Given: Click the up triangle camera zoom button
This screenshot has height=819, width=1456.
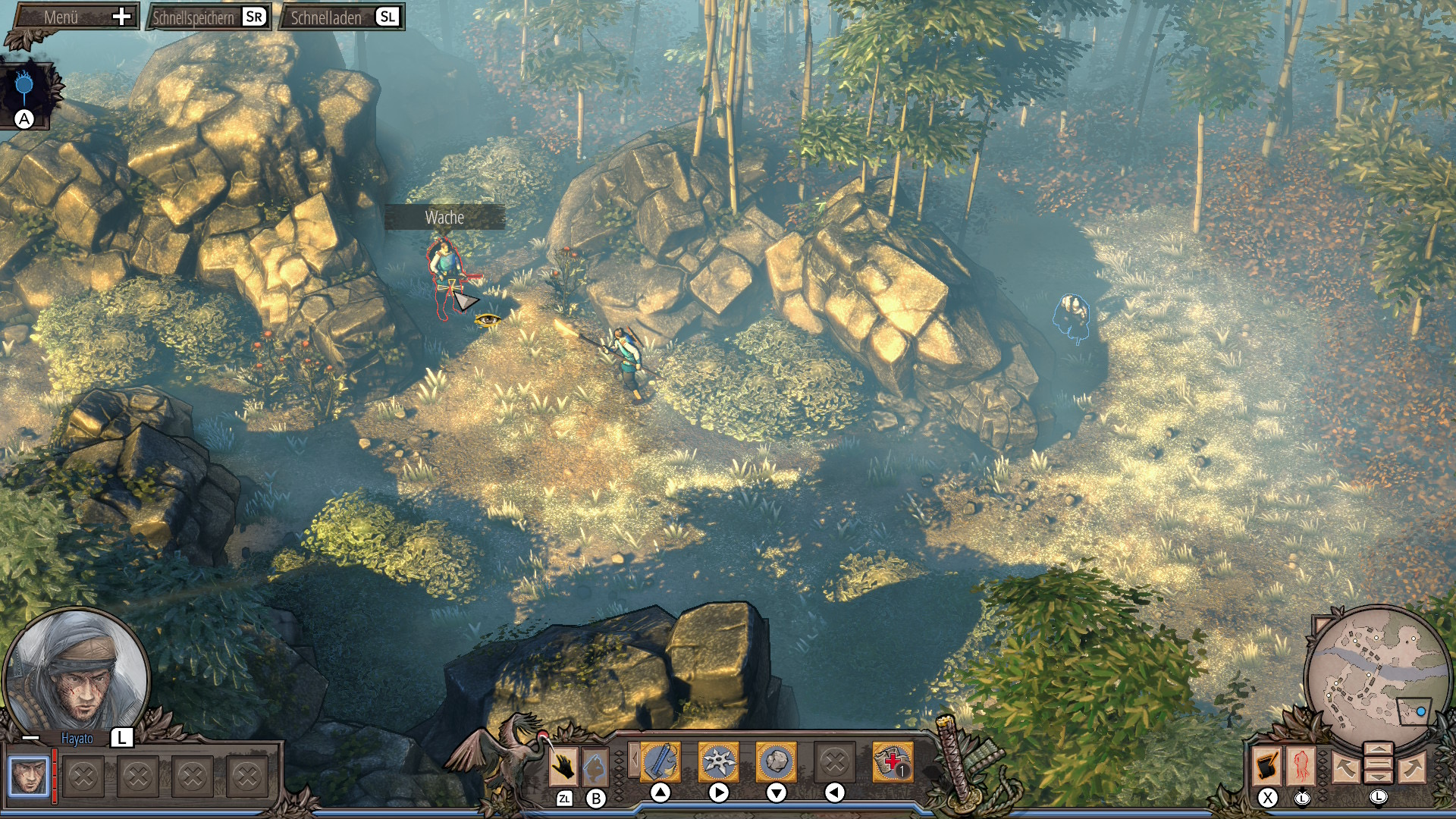Looking at the screenshot, I should pos(1378,750).
